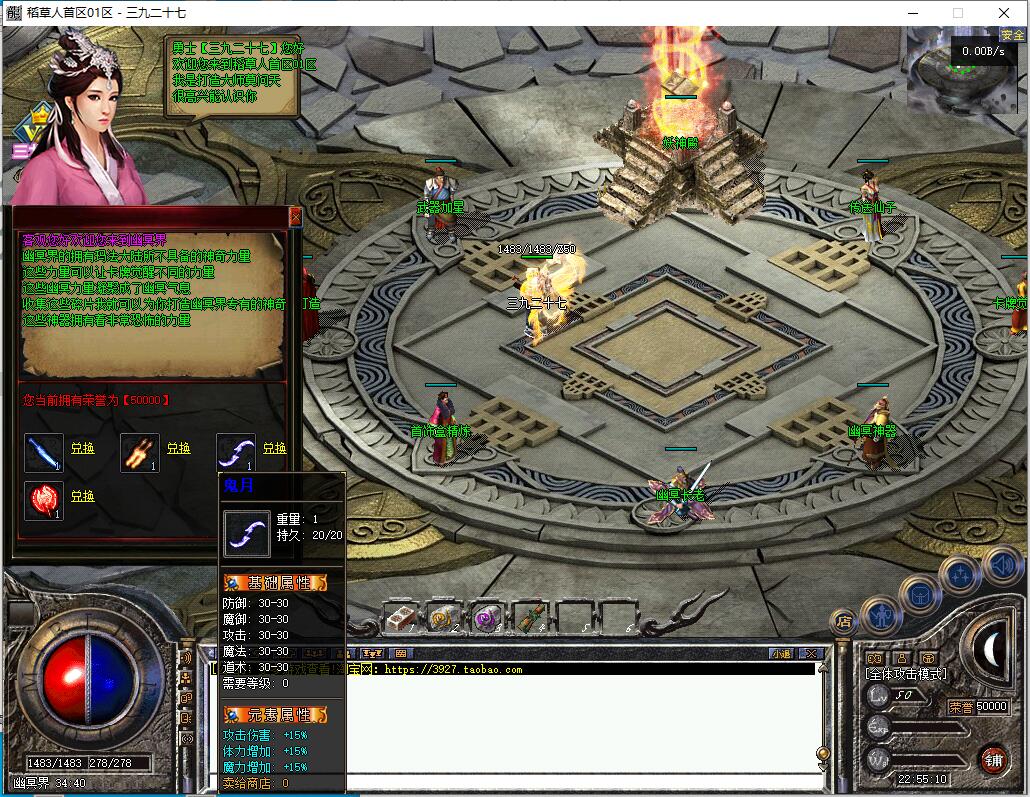Screen dimensions: 1030x797
Task: Close the NPC exchange dialog
Action: pyautogui.click(x=295, y=216)
